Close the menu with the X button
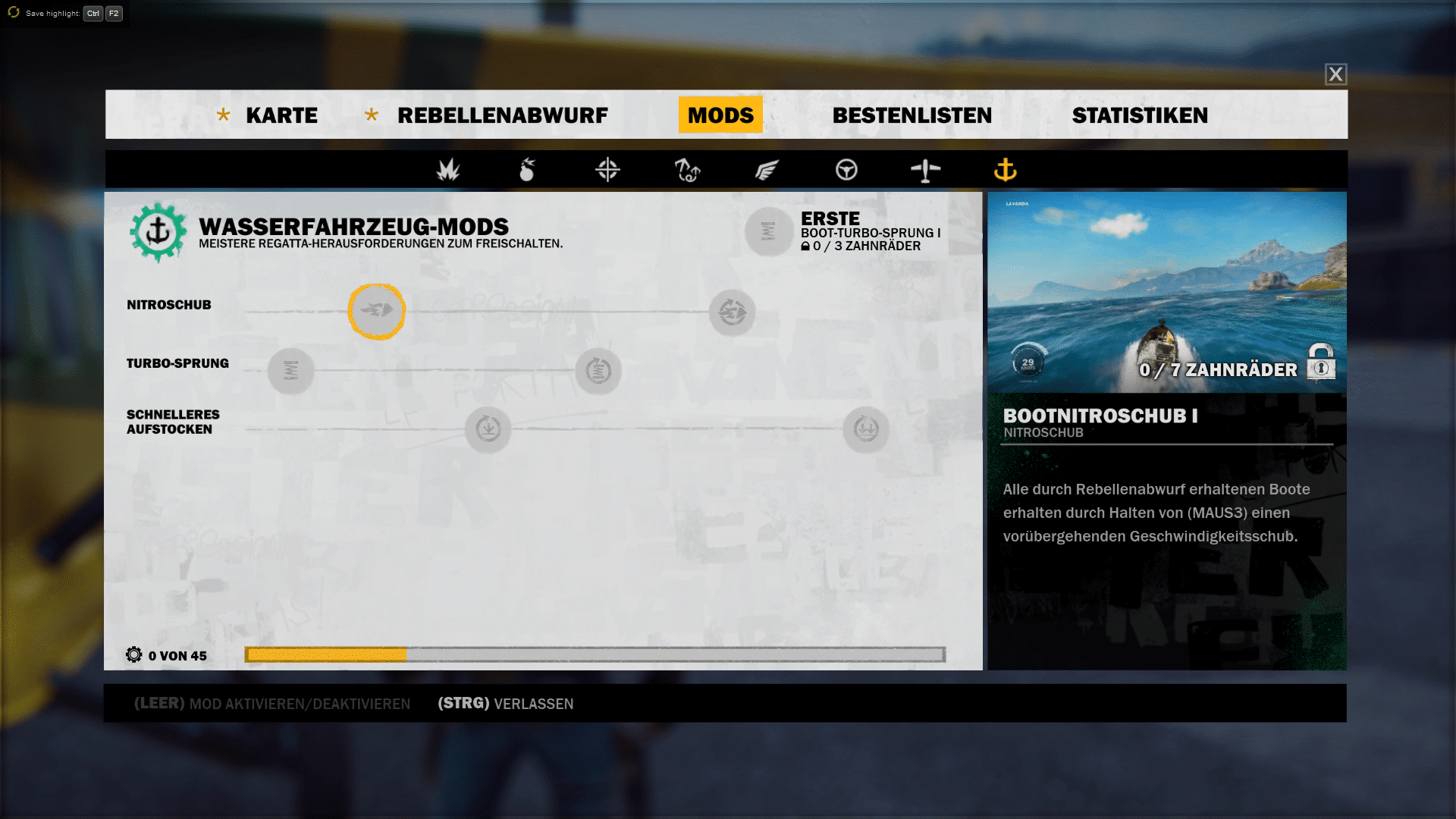 point(1335,74)
